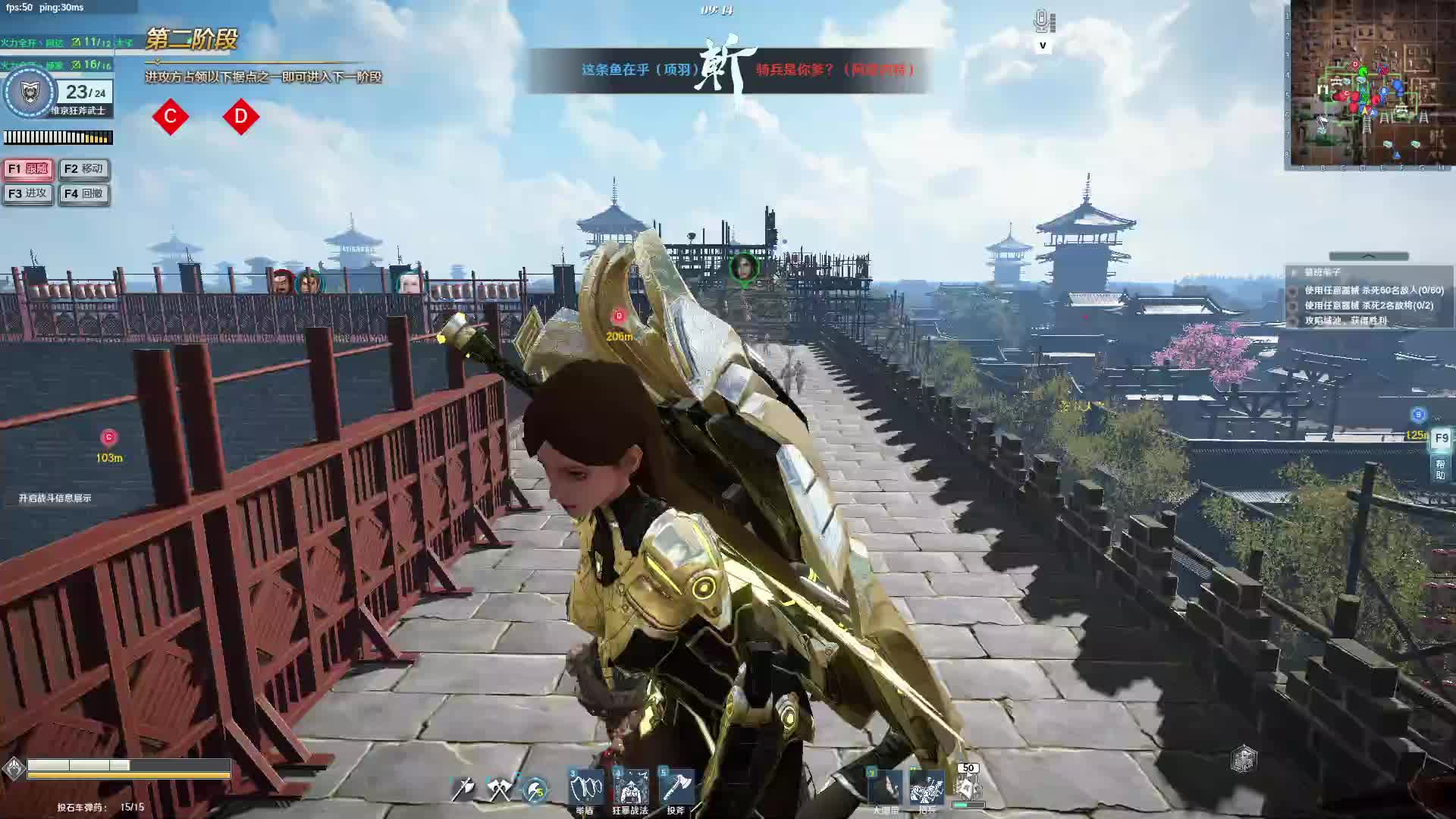Choose the F2 移动 move command
The image size is (1456, 819).
[83, 169]
